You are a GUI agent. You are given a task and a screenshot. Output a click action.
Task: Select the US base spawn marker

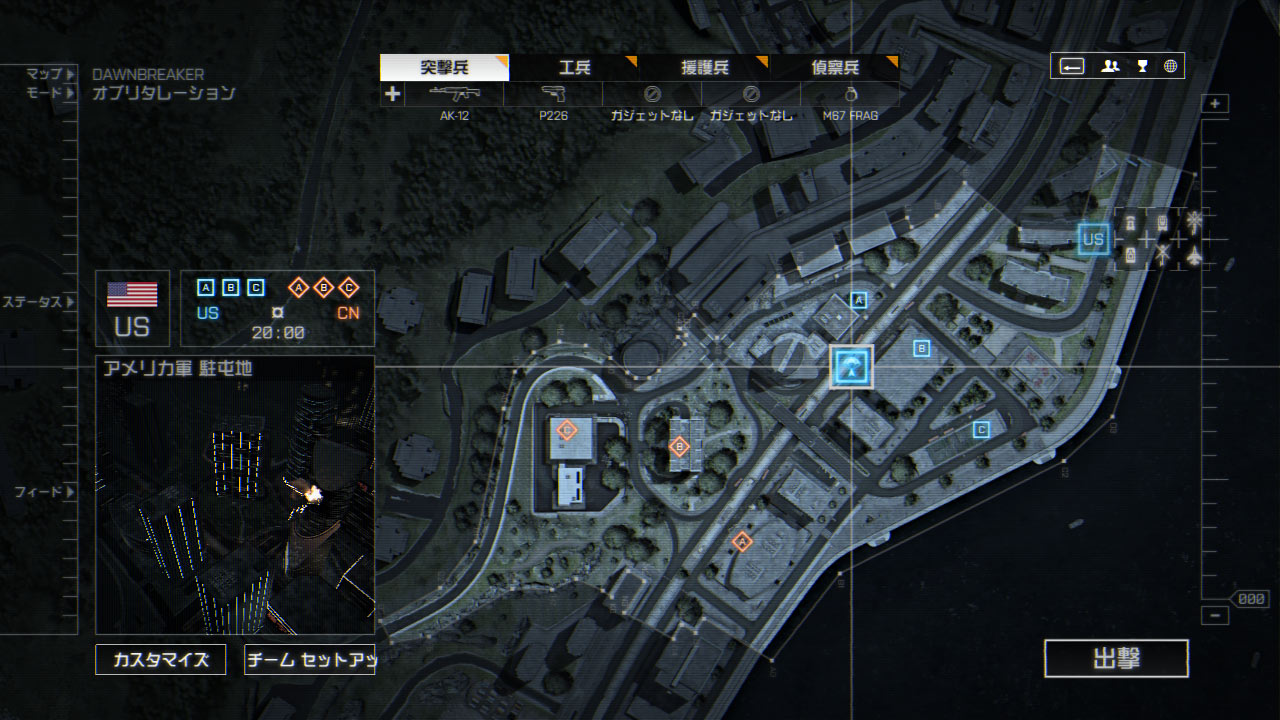click(1093, 239)
